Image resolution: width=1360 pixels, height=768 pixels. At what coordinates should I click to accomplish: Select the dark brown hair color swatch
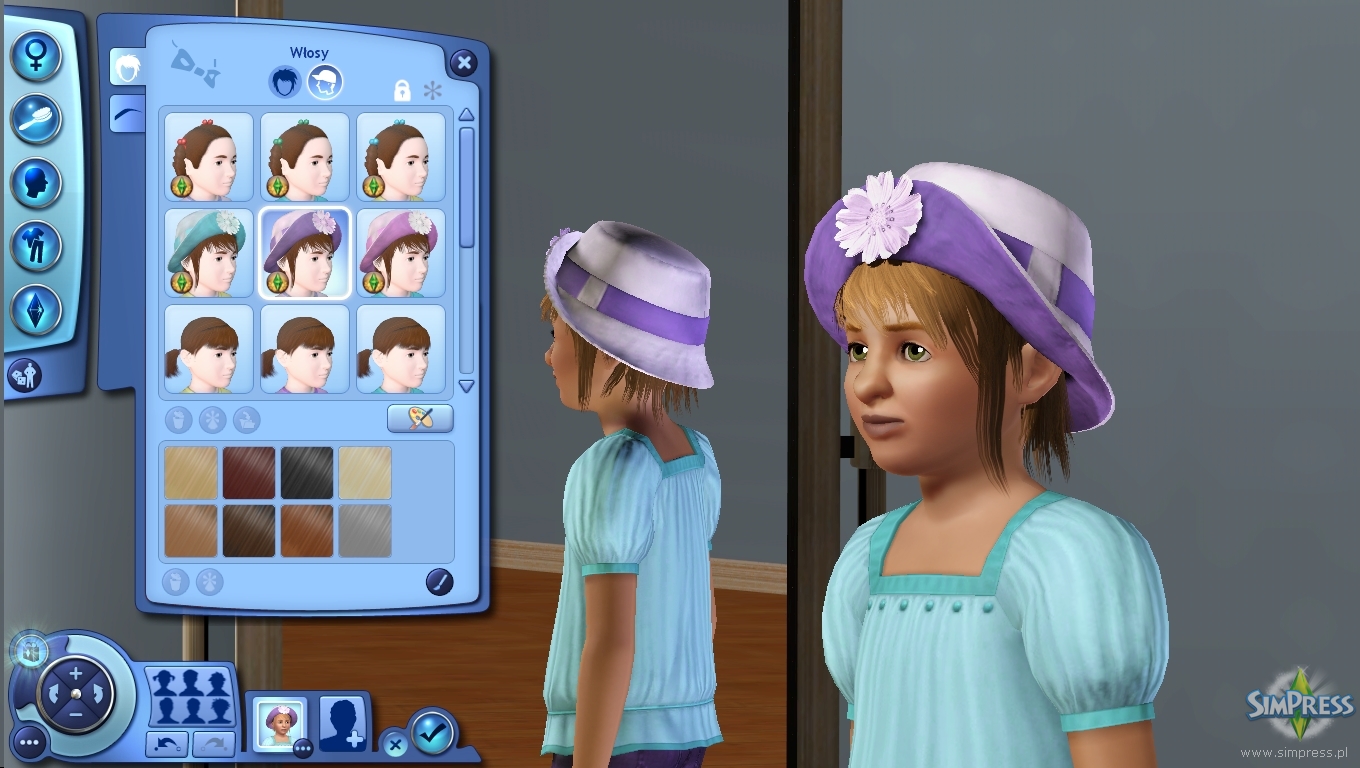[247, 532]
